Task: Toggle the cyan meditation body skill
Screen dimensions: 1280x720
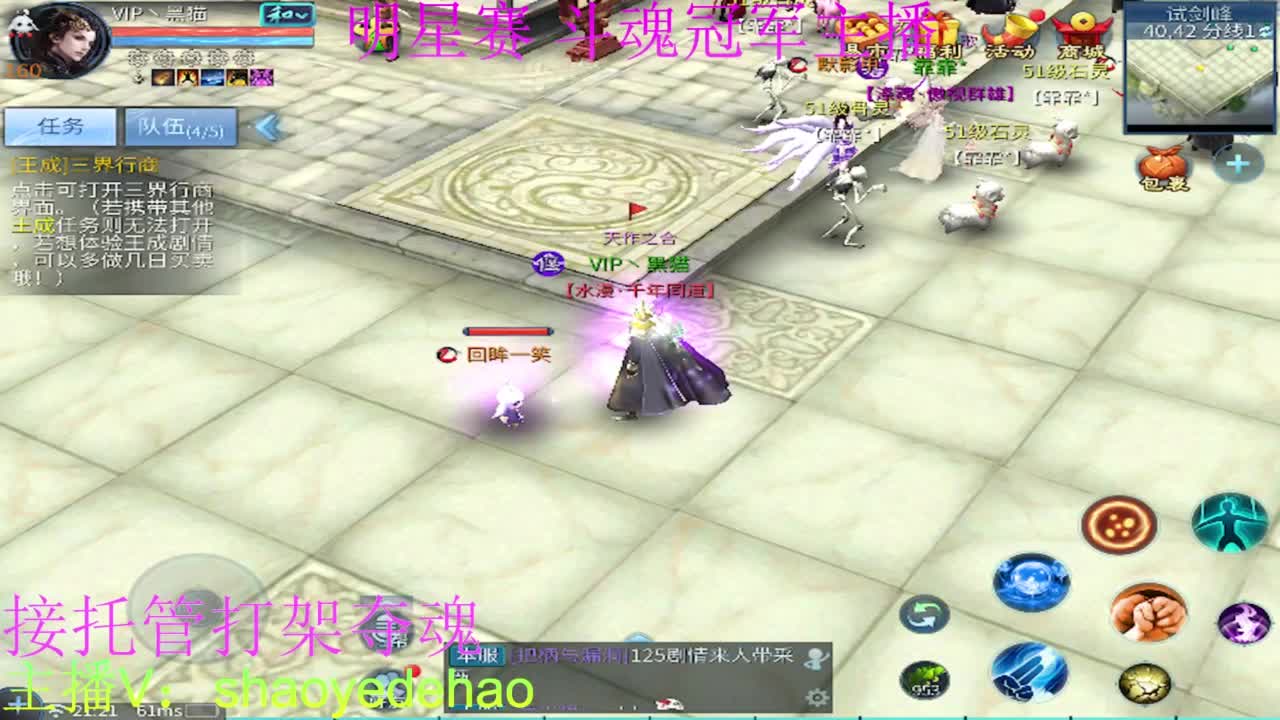Action: [x=1227, y=524]
